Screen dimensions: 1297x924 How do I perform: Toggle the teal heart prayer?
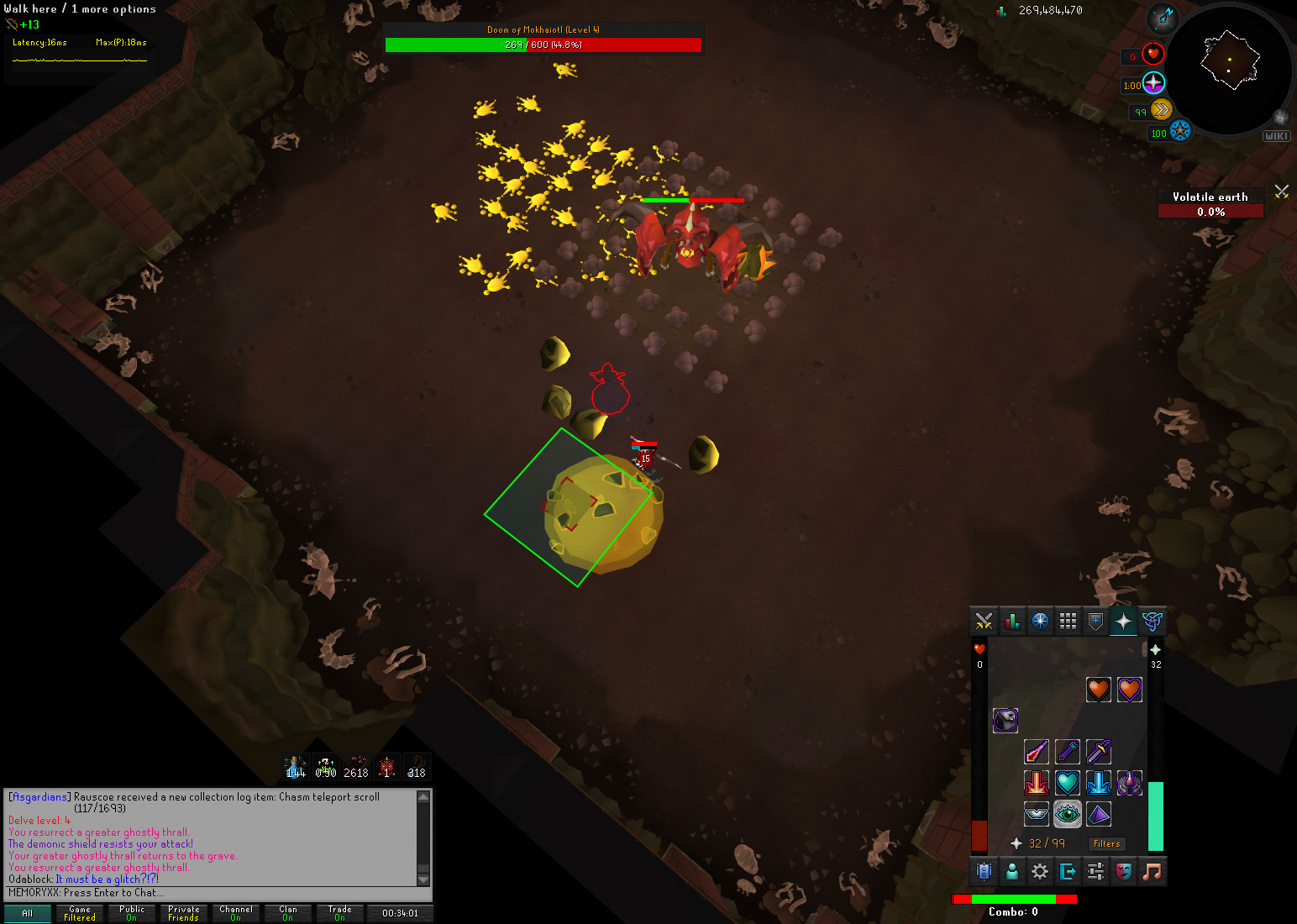[1067, 783]
